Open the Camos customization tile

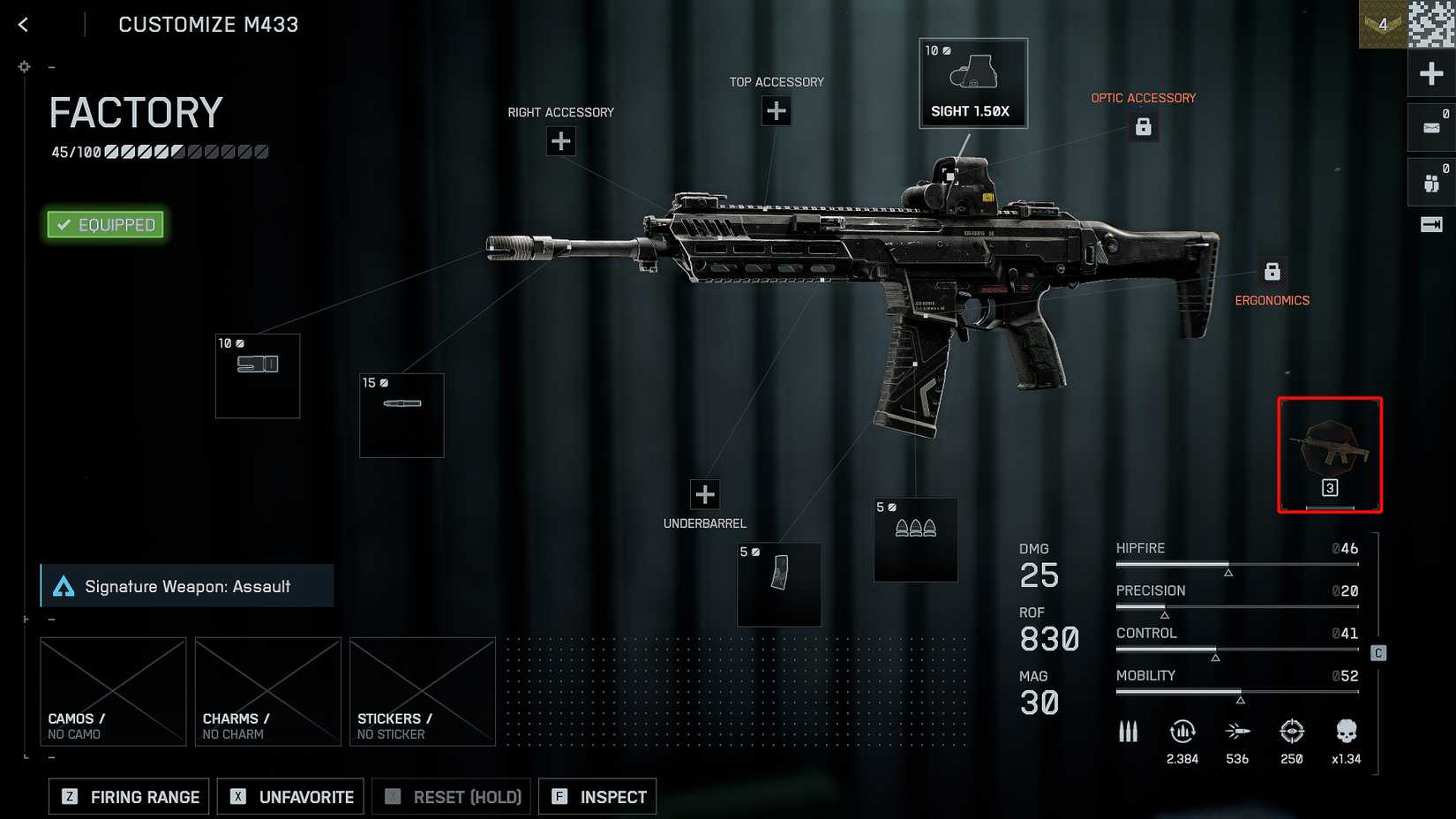click(113, 691)
